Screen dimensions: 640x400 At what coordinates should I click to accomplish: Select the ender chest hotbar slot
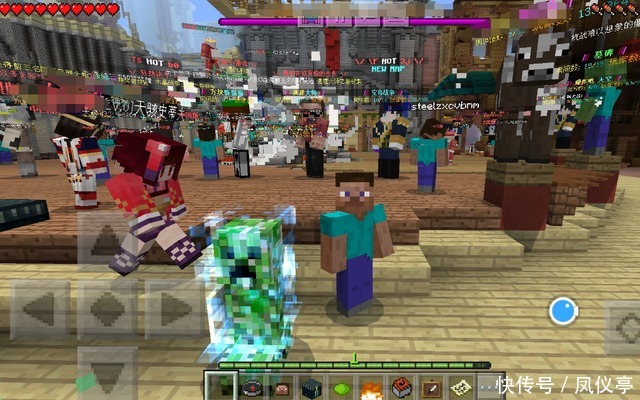[311, 387]
